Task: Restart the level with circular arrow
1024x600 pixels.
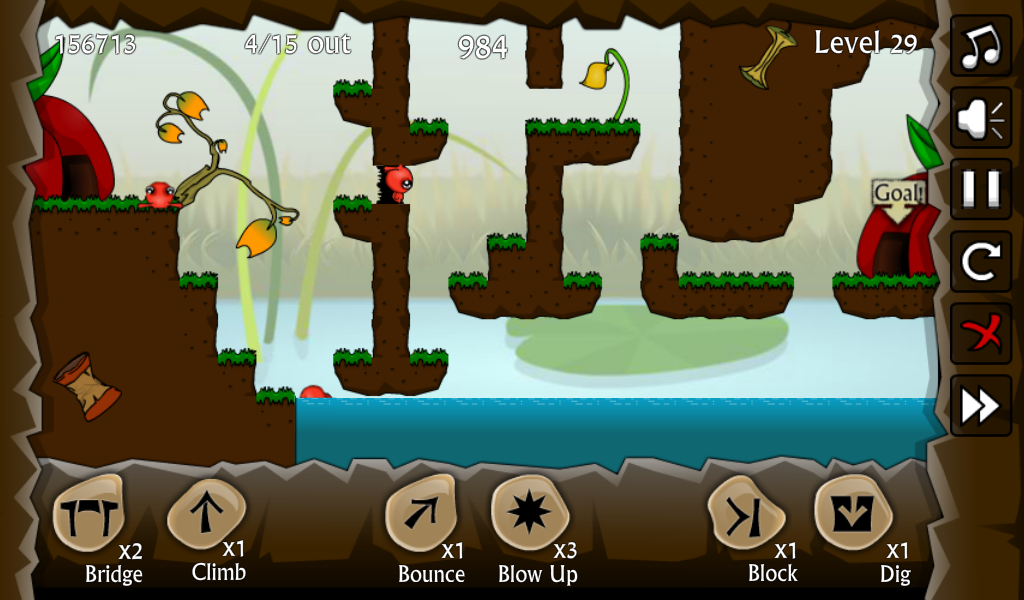Action: tap(980, 262)
